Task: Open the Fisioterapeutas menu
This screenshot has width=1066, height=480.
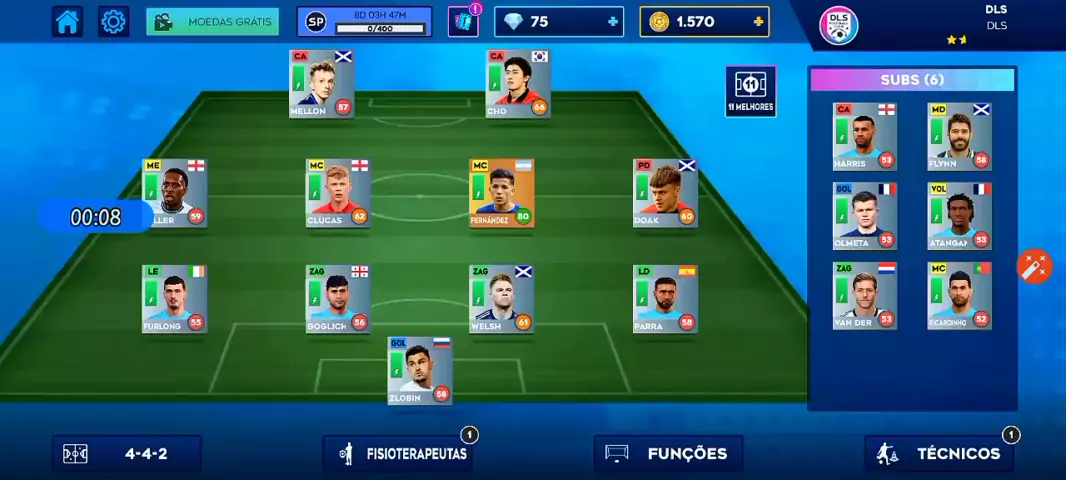Action: 398,453
